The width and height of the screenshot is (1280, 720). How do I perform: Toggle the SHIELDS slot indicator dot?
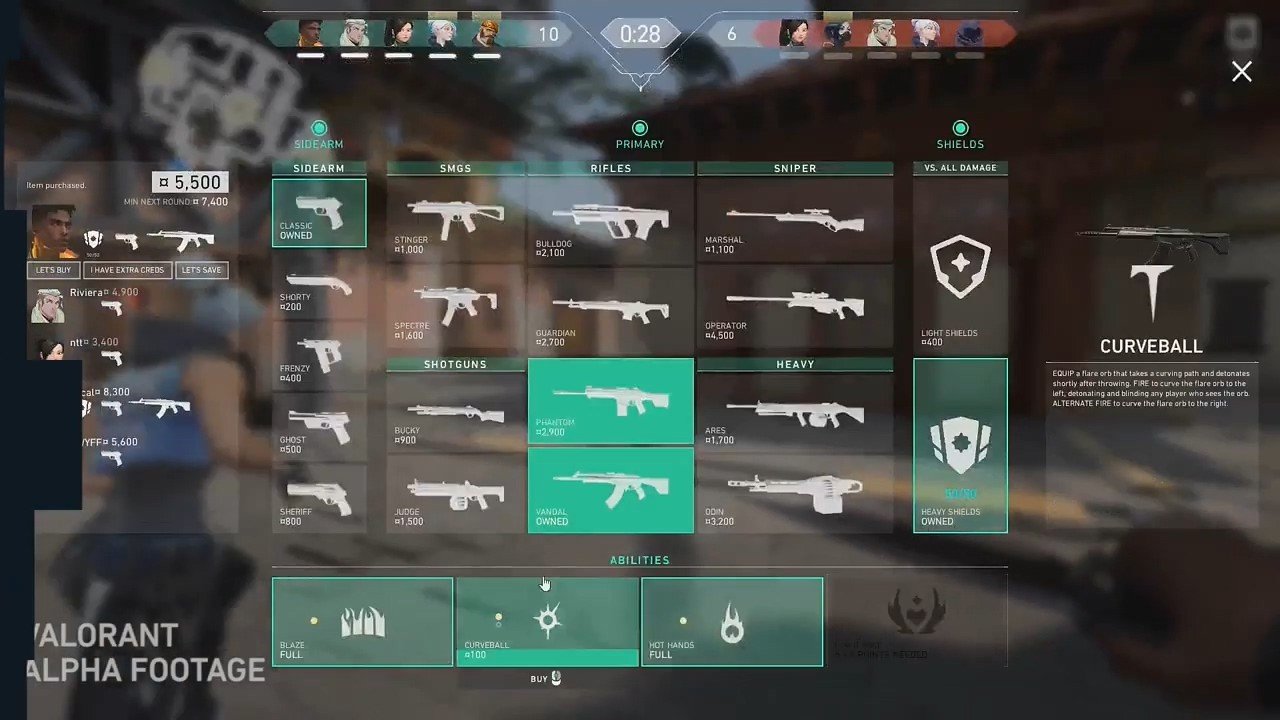click(x=960, y=128)
